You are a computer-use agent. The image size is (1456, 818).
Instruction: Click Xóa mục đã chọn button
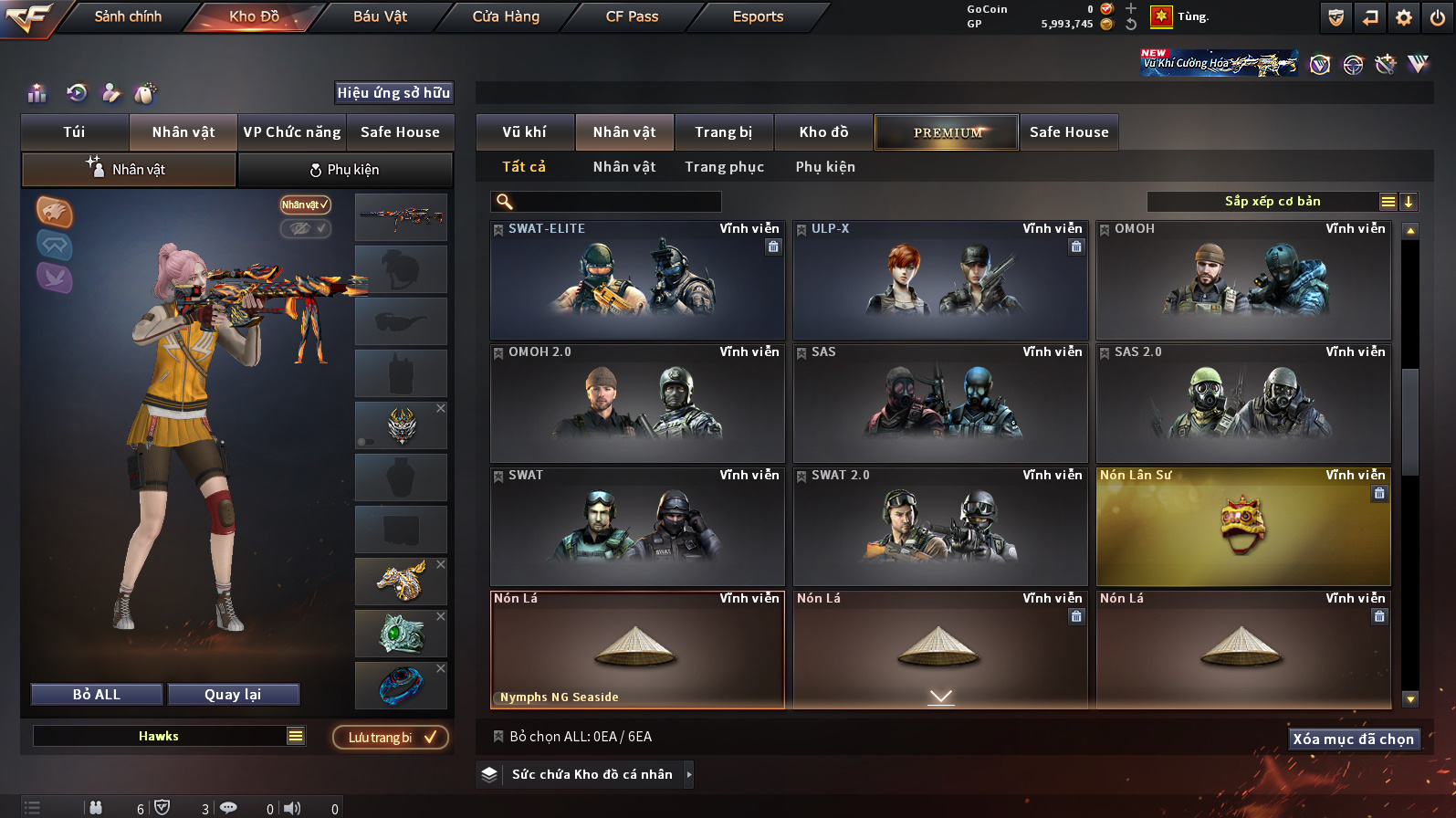pyautogui.click(x=1353, y=739)
